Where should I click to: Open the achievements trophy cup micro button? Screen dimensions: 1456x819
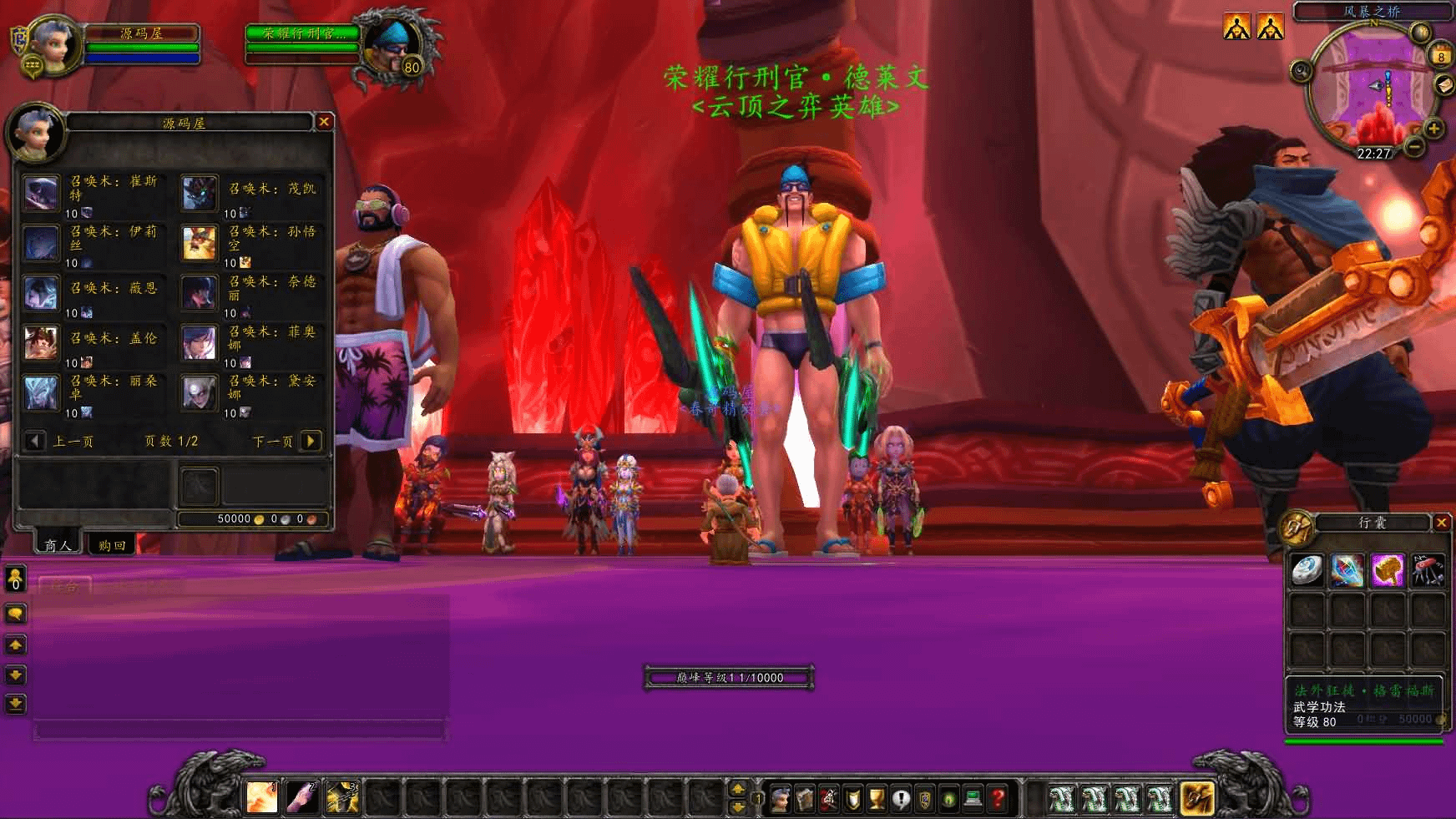click(x=877, y=799)
